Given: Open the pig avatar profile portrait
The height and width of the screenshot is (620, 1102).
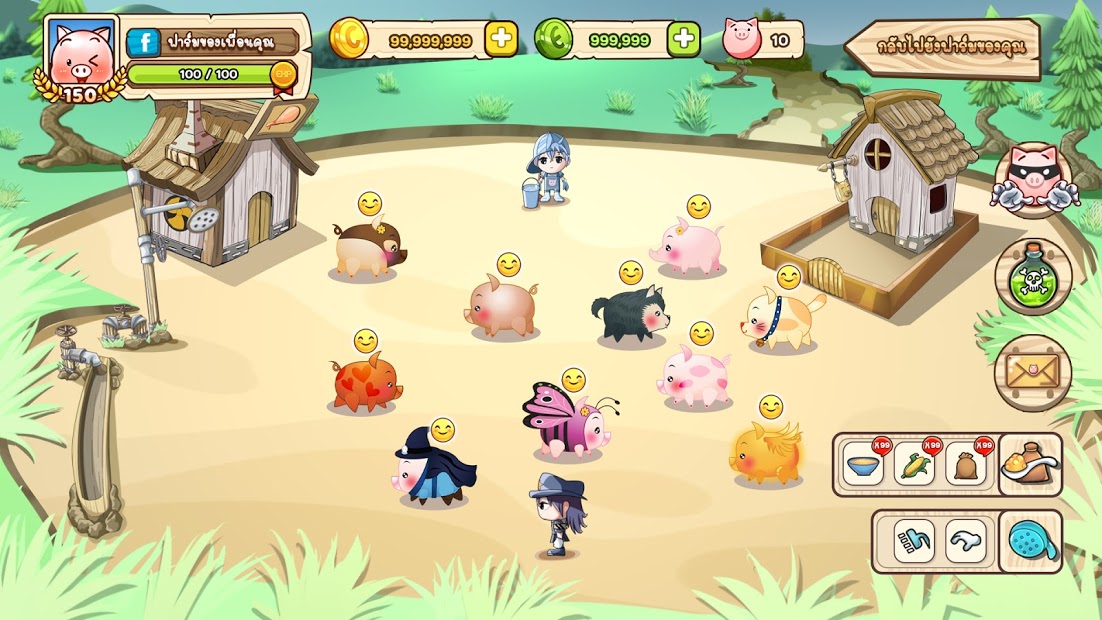Looking at the screenshot, I should (x=81, y=57).
